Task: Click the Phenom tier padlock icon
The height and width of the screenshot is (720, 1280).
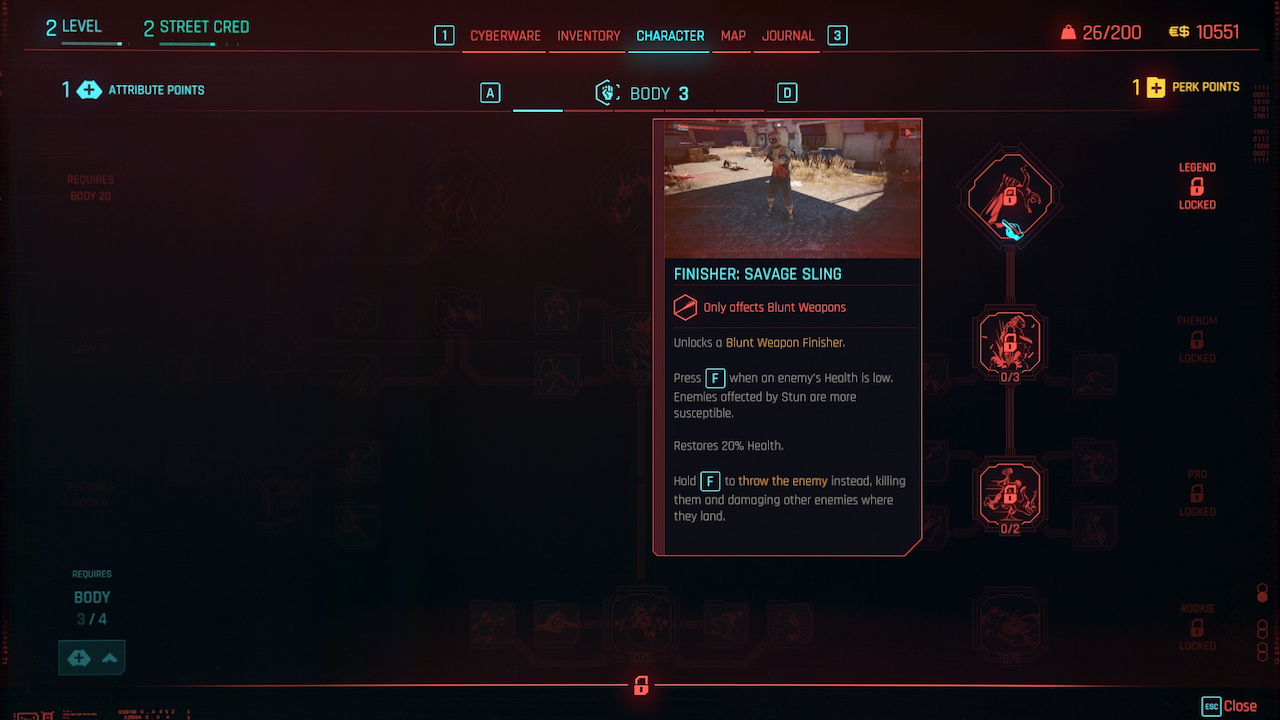Action: pos(1196,340)
